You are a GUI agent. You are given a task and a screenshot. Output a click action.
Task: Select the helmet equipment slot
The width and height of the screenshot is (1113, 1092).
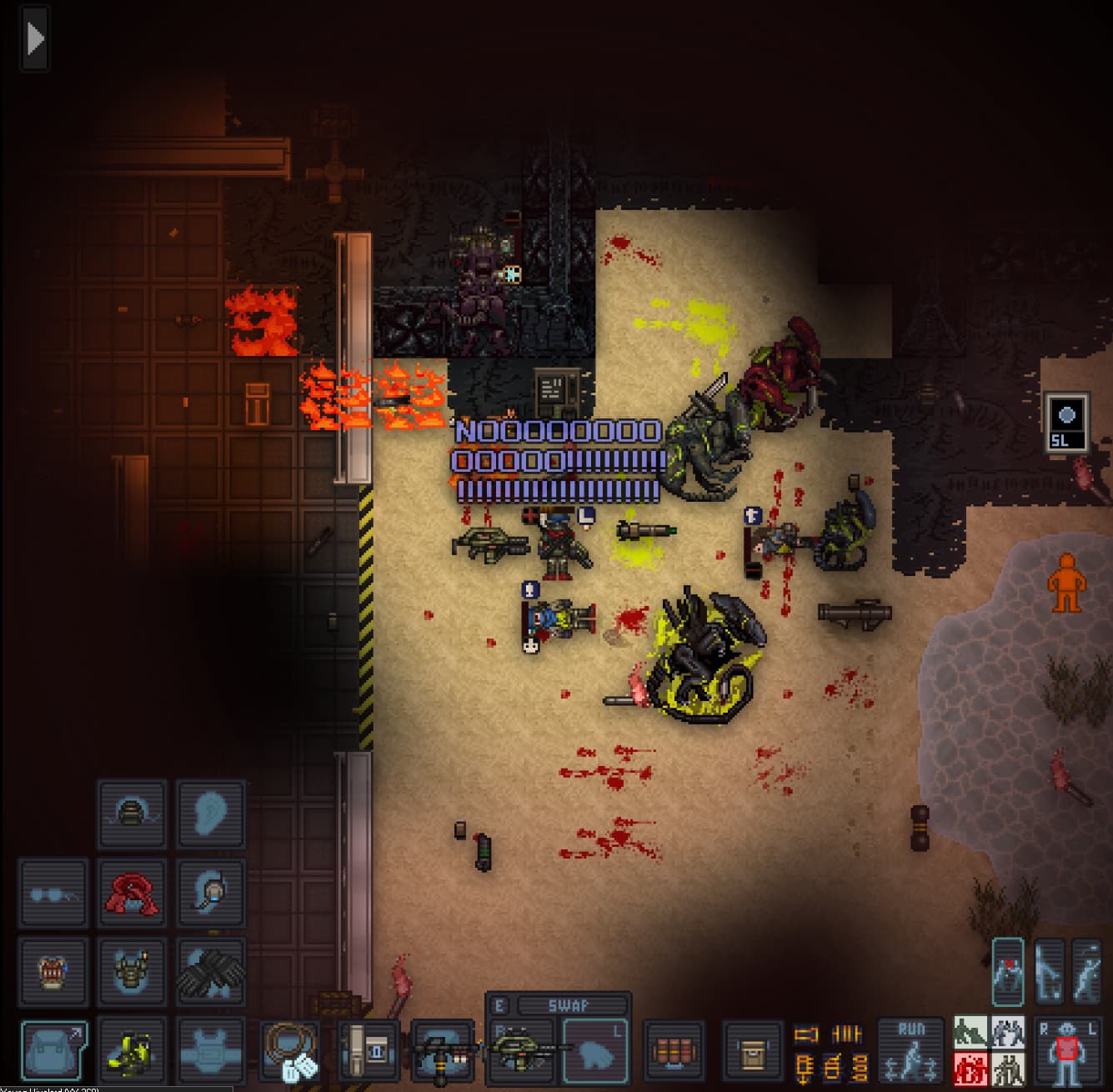132,814
